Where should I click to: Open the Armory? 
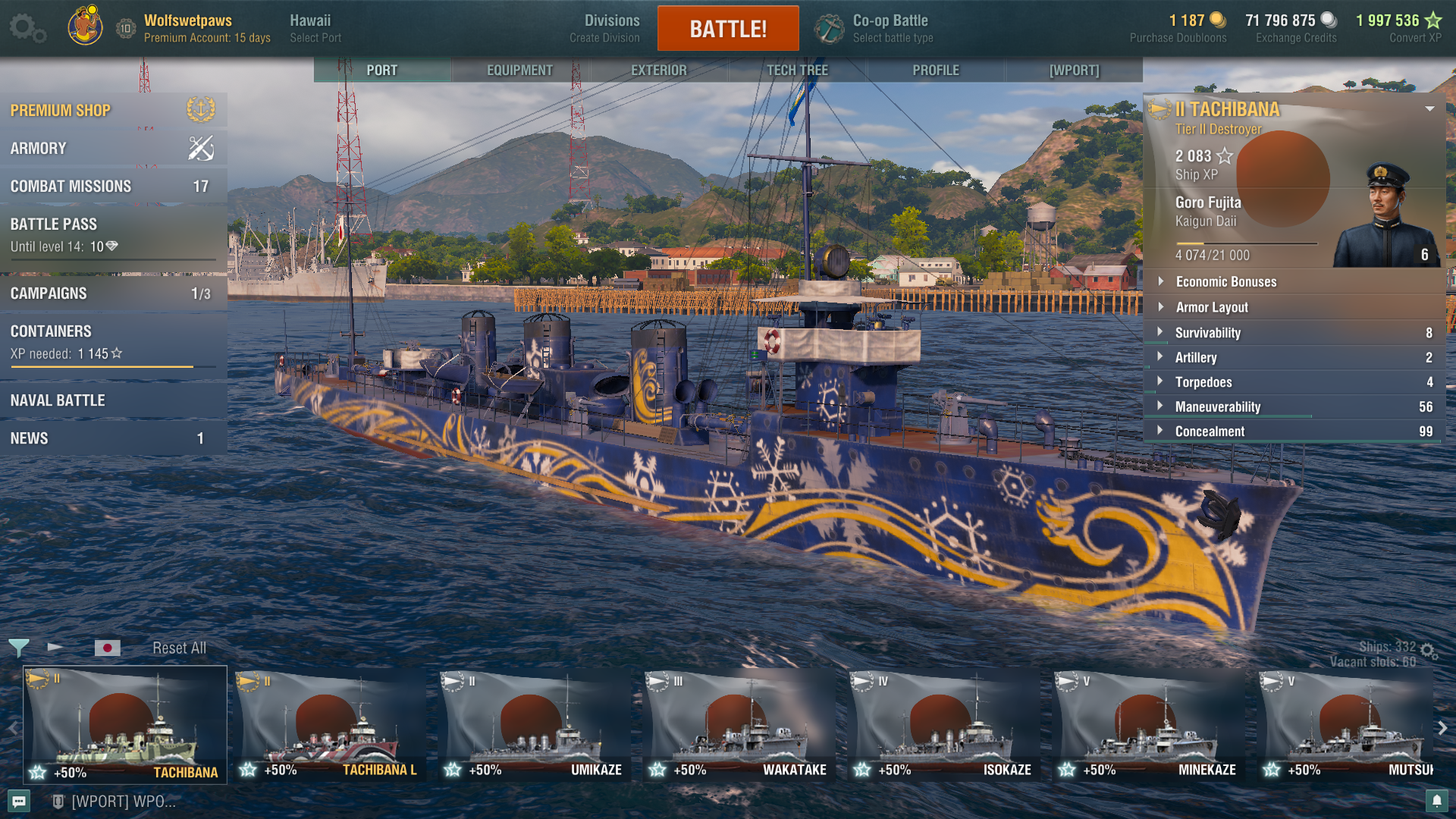pos(112,149)
